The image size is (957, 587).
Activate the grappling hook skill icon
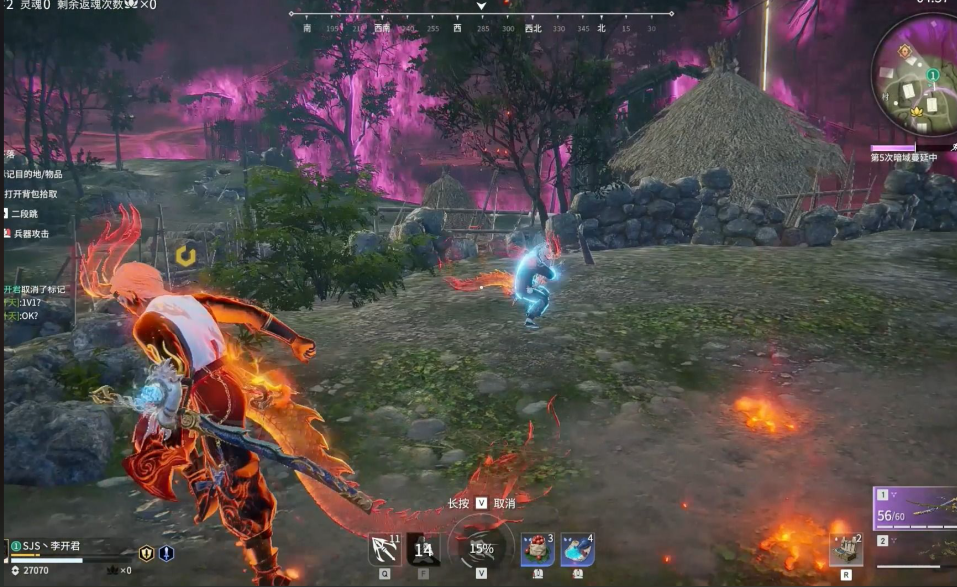click(384, 550)
